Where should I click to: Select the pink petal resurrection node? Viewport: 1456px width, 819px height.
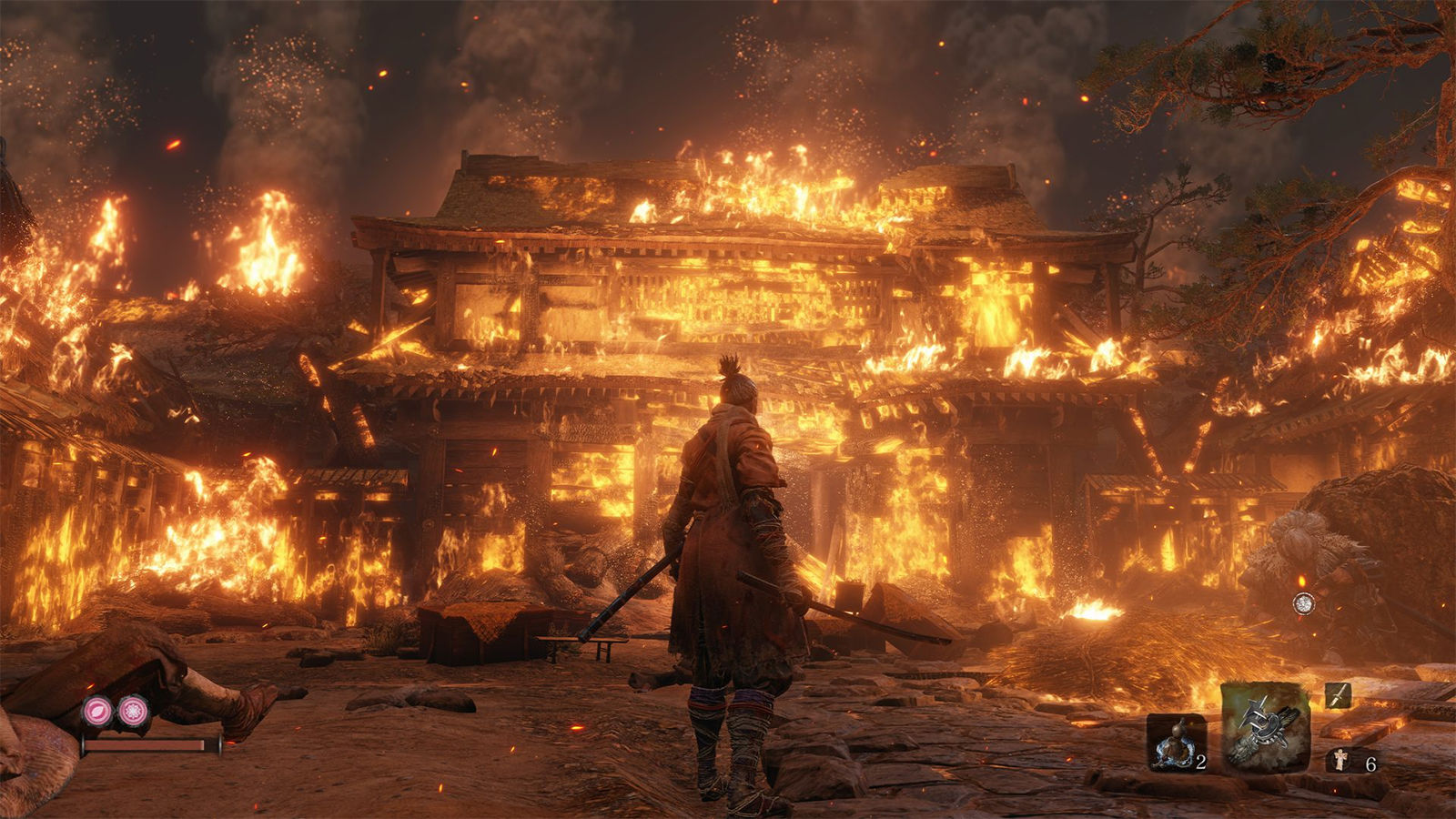pos(97,711)
